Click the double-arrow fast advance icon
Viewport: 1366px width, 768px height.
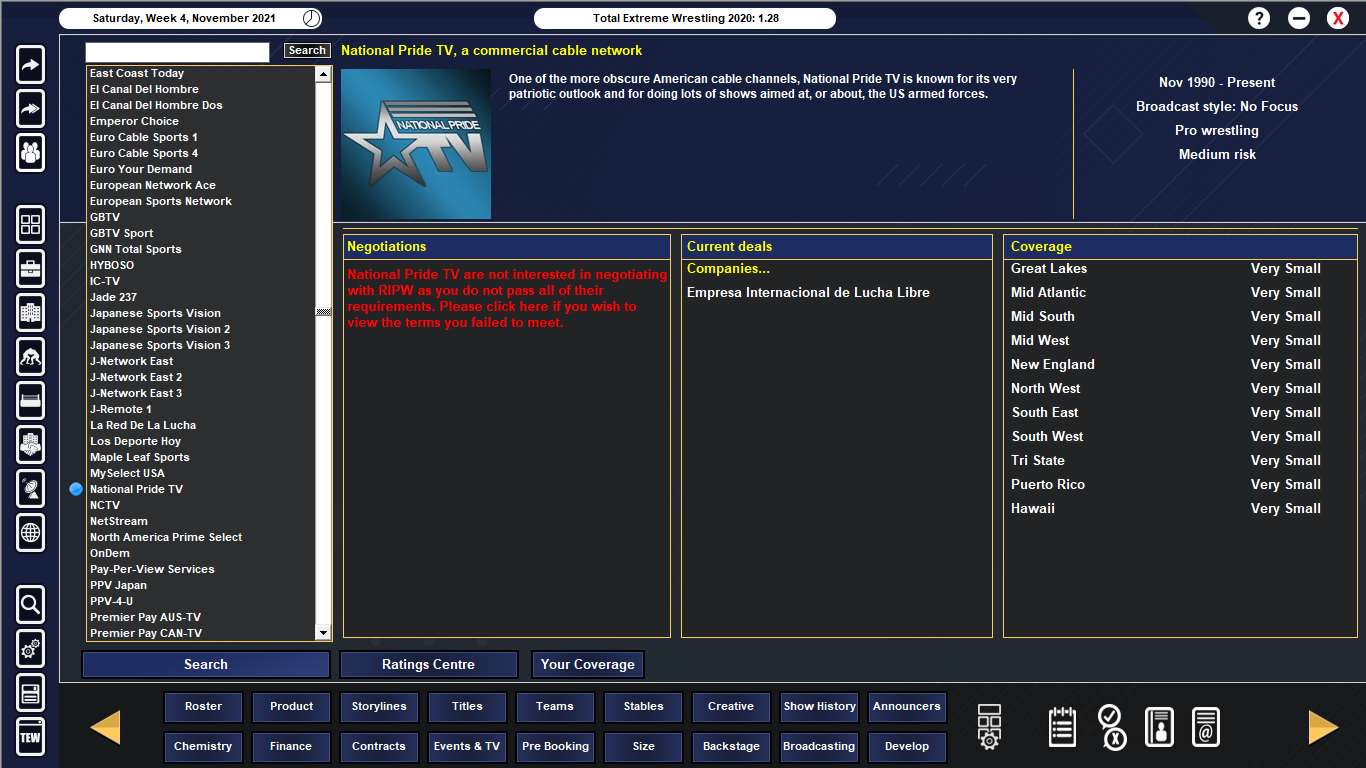[29, 108]
